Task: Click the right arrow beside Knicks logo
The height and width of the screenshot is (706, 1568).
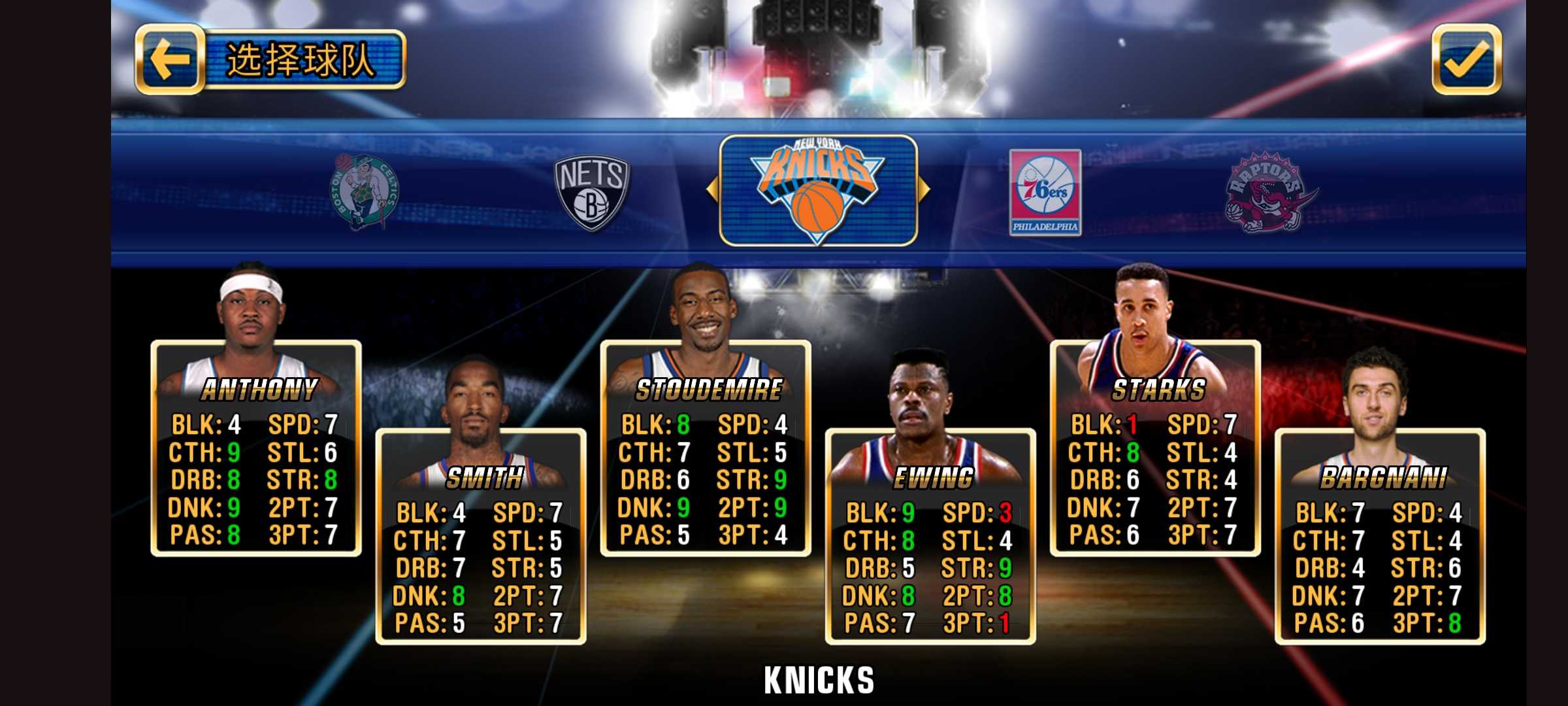Action: click(x=924, y=190)
